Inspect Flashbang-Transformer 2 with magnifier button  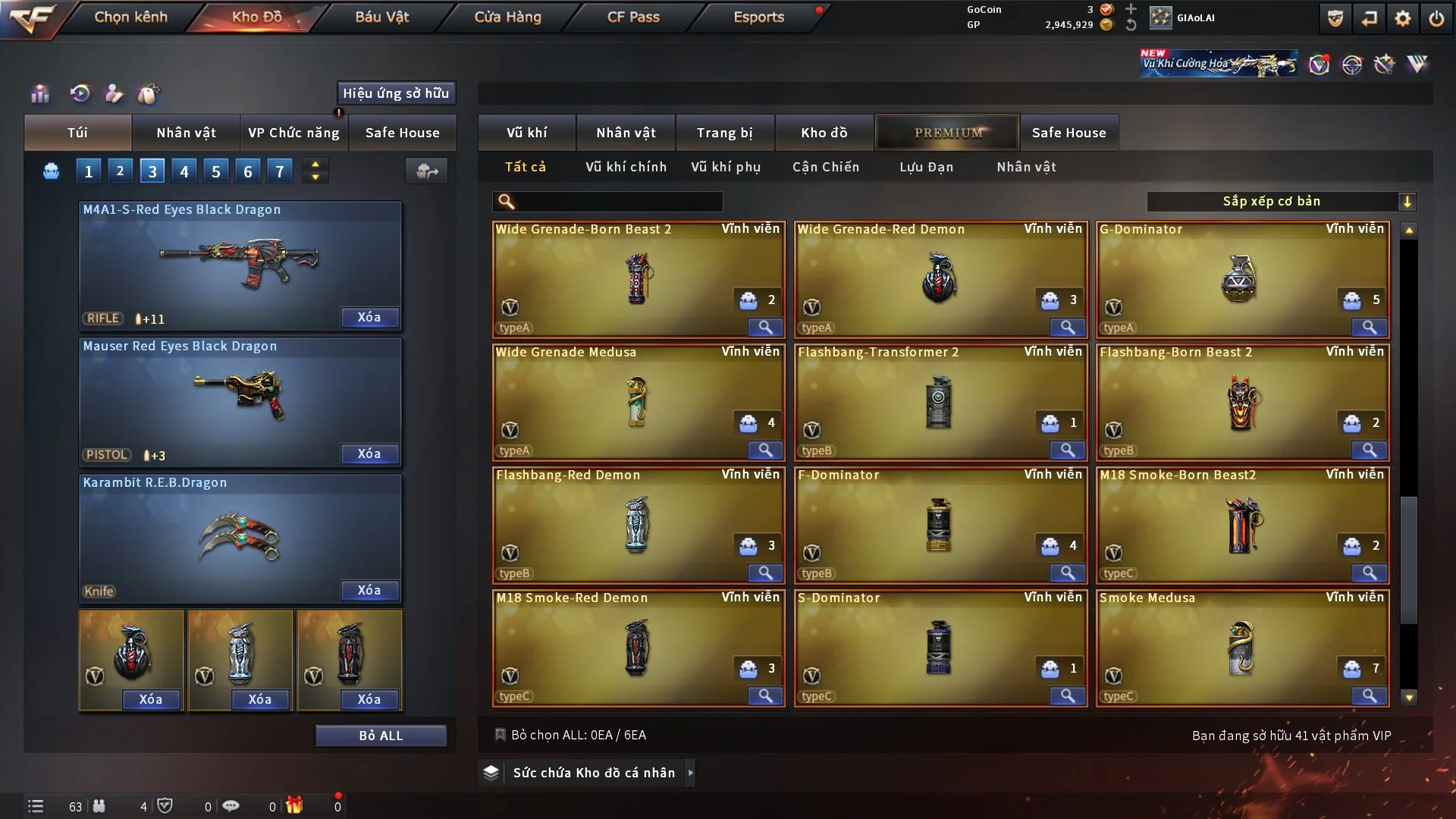[1067, 450]
